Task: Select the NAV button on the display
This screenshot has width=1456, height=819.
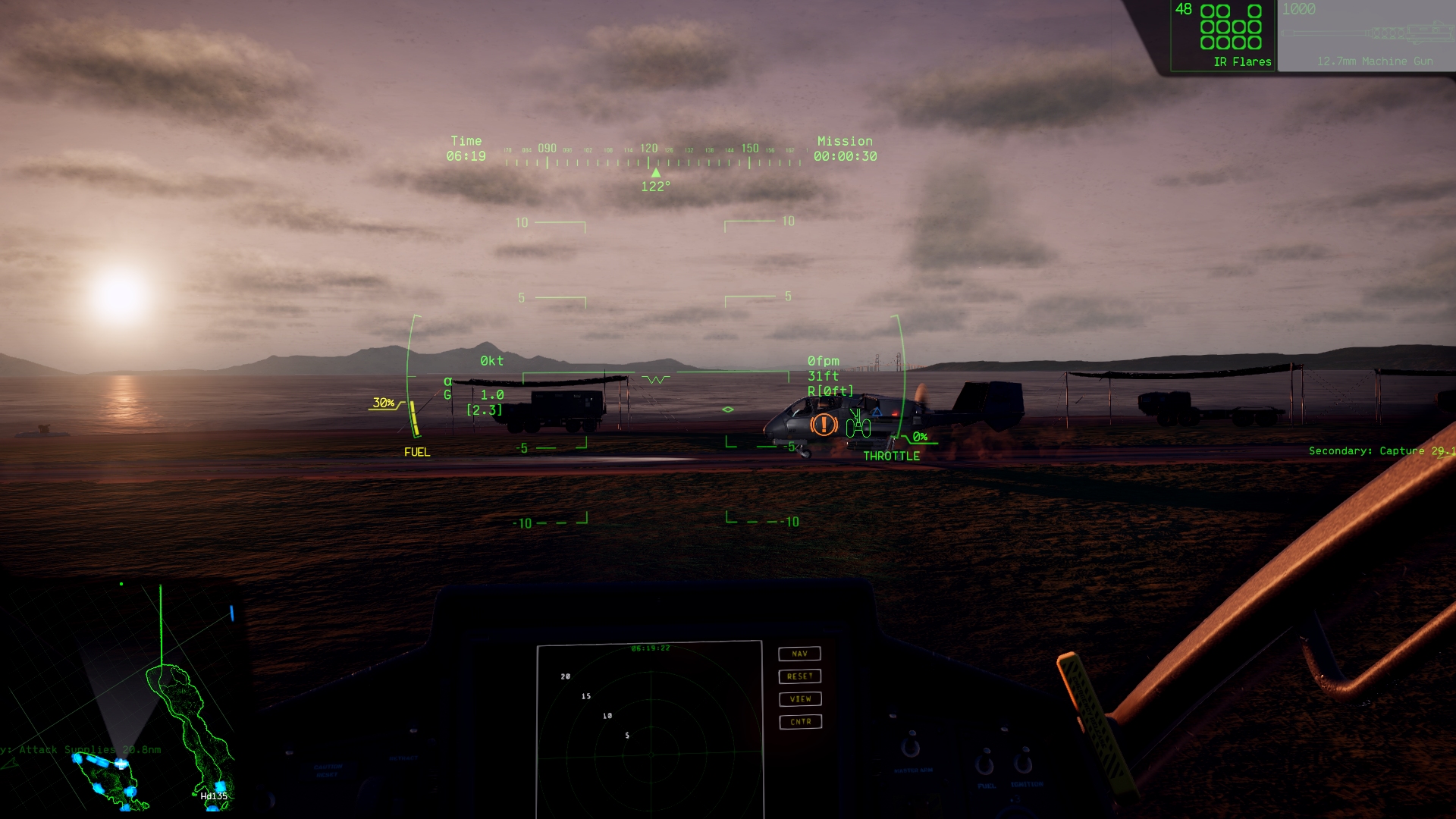Action: click(x=799, y=654)
